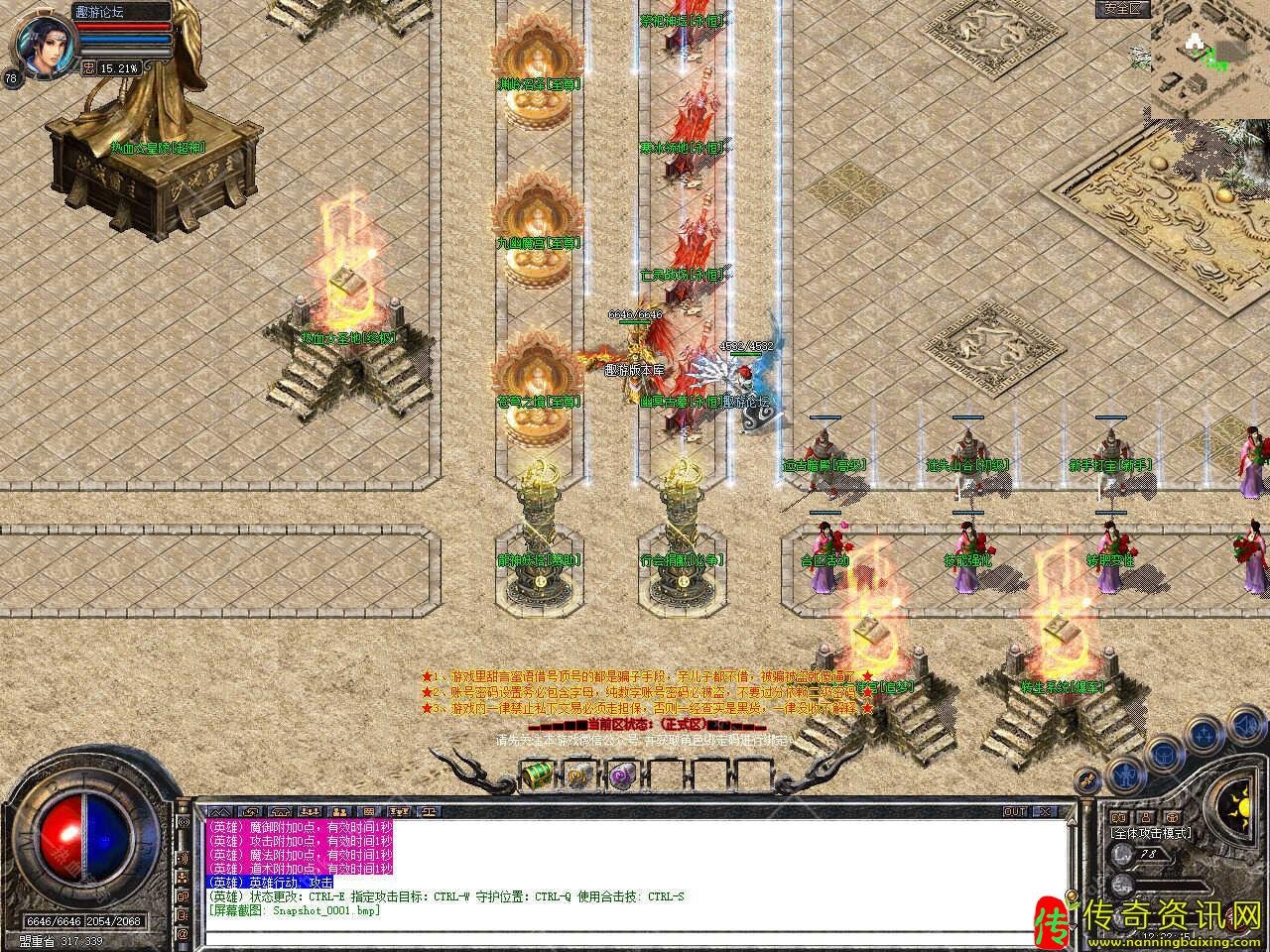1270x952 pixels.
Task: Toggle the @ chat channel button
Action: 183,933
